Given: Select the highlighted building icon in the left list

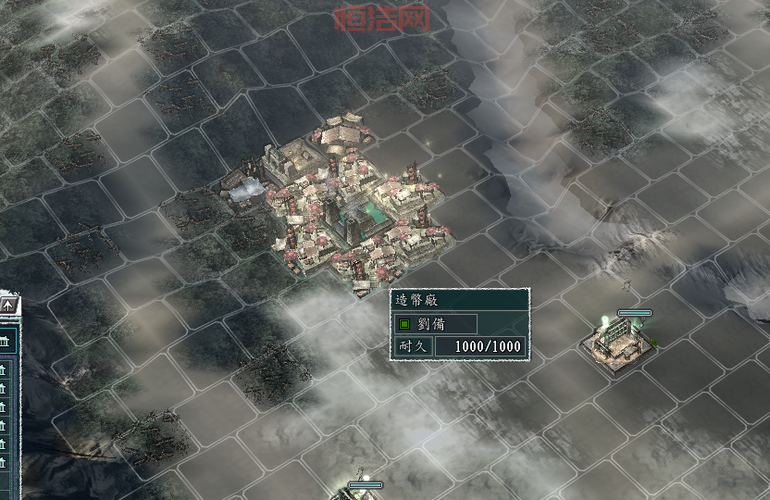Looking at the screenshot, I should pos(5,341).
